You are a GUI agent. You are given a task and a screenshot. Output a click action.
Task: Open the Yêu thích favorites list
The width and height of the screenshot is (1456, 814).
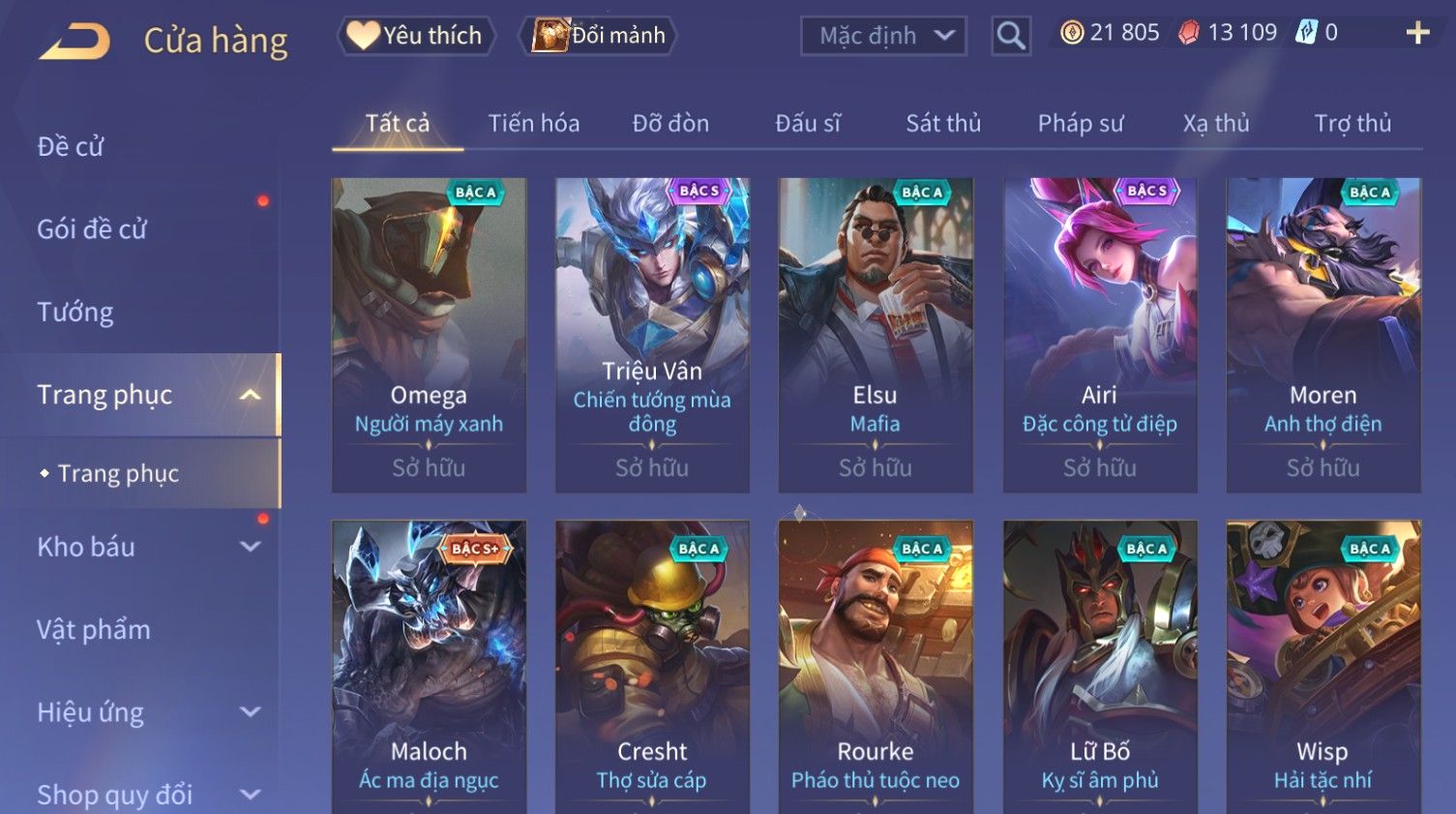click(x=417, y=36)
